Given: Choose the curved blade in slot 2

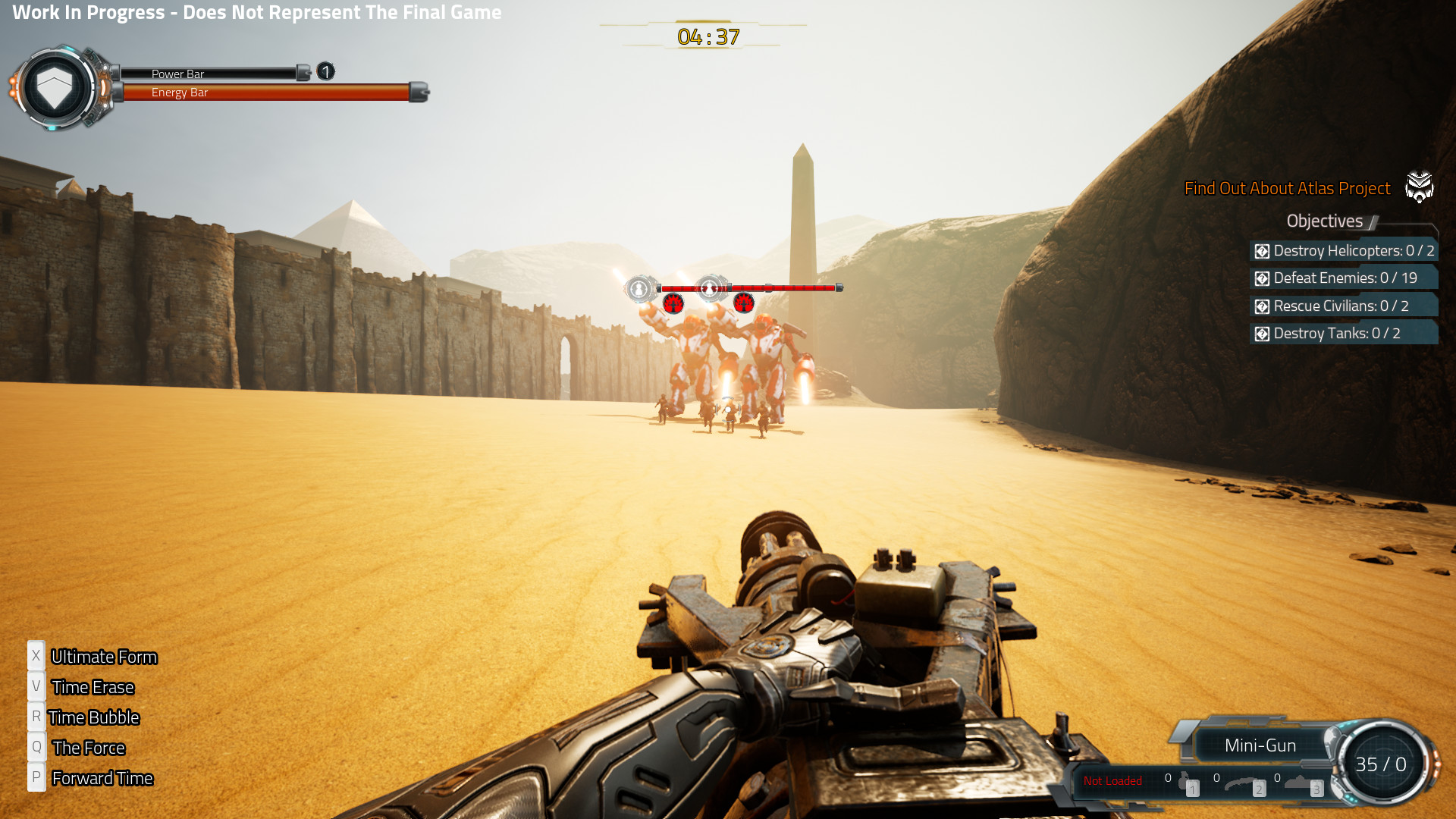Looking at the screenshot, I should click(1244, 783).
